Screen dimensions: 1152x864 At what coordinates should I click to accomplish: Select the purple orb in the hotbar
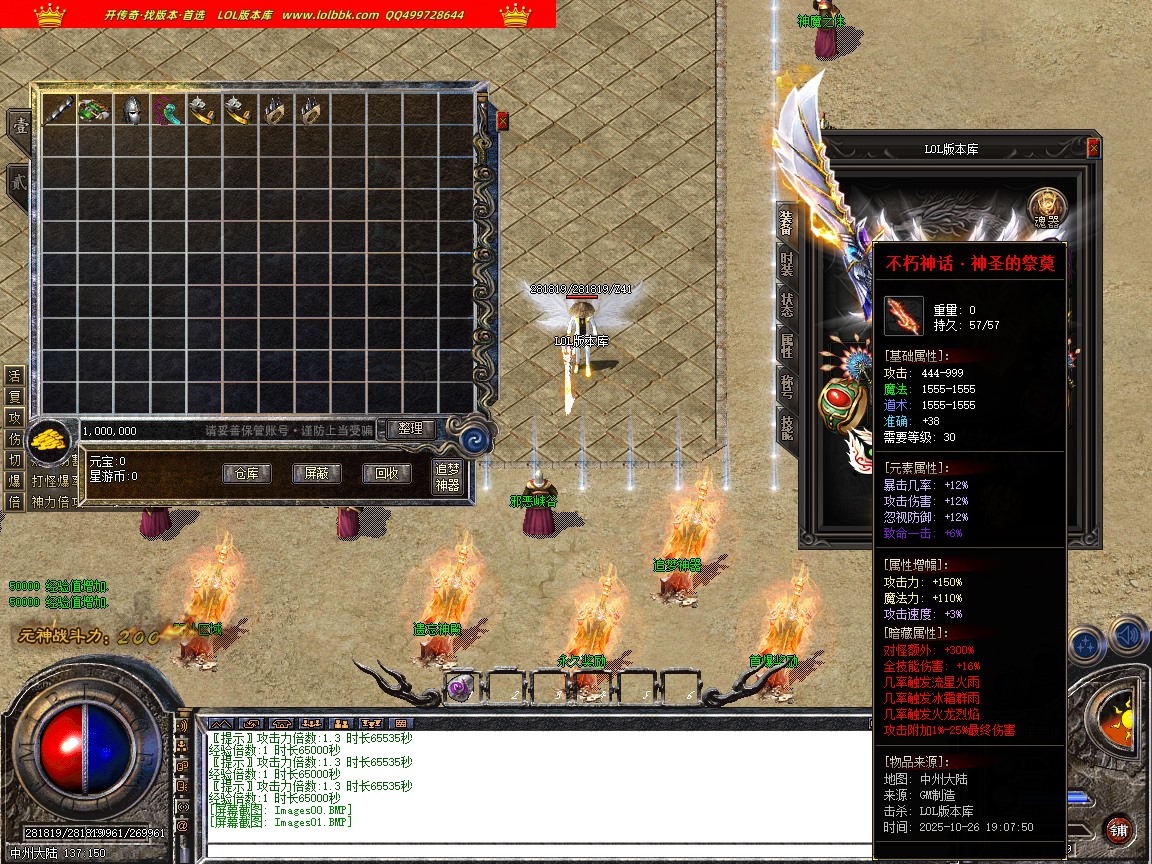460,686
